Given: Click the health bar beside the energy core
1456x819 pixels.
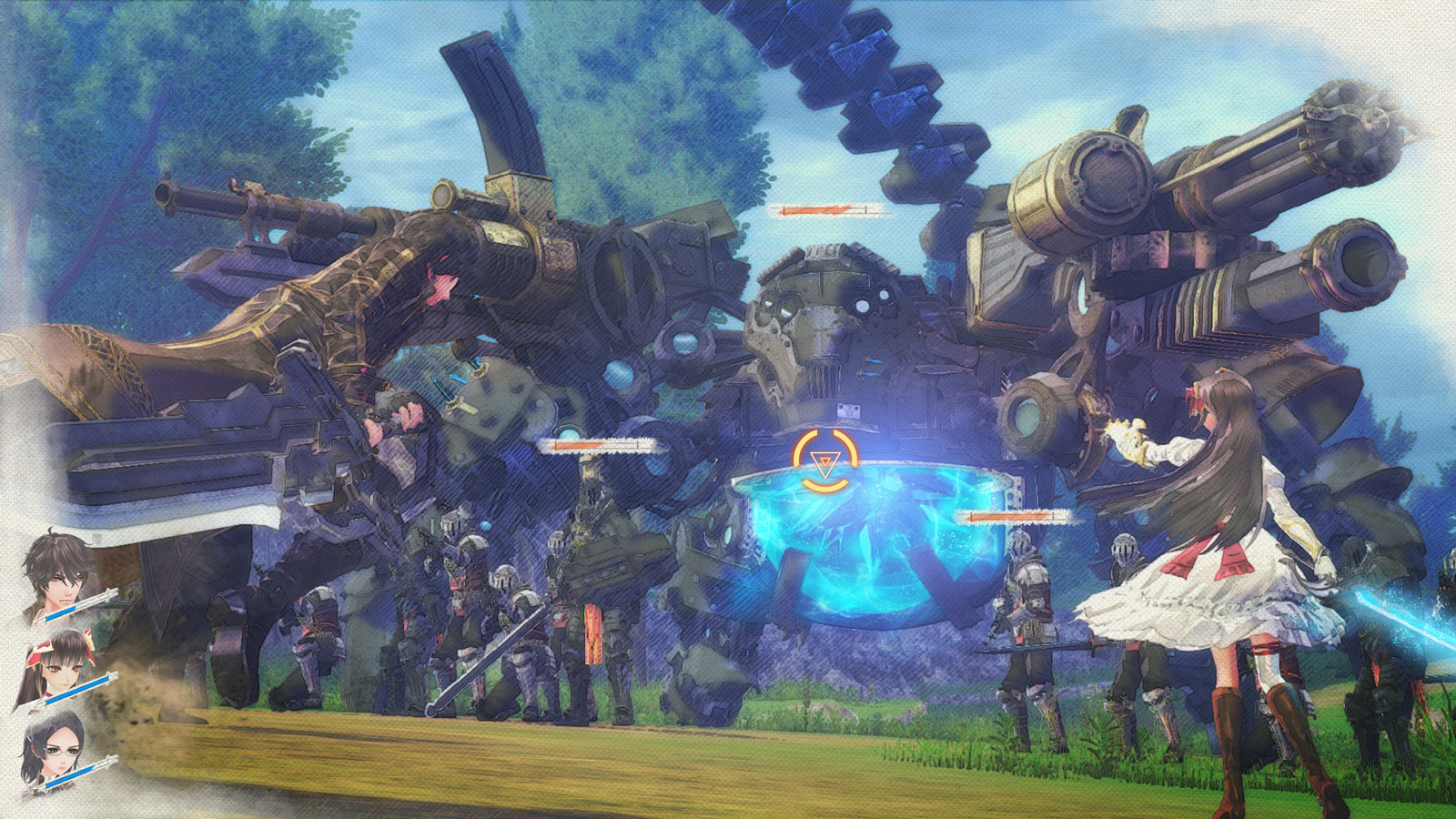Looking at the screenshot, I should [1010, 514].
